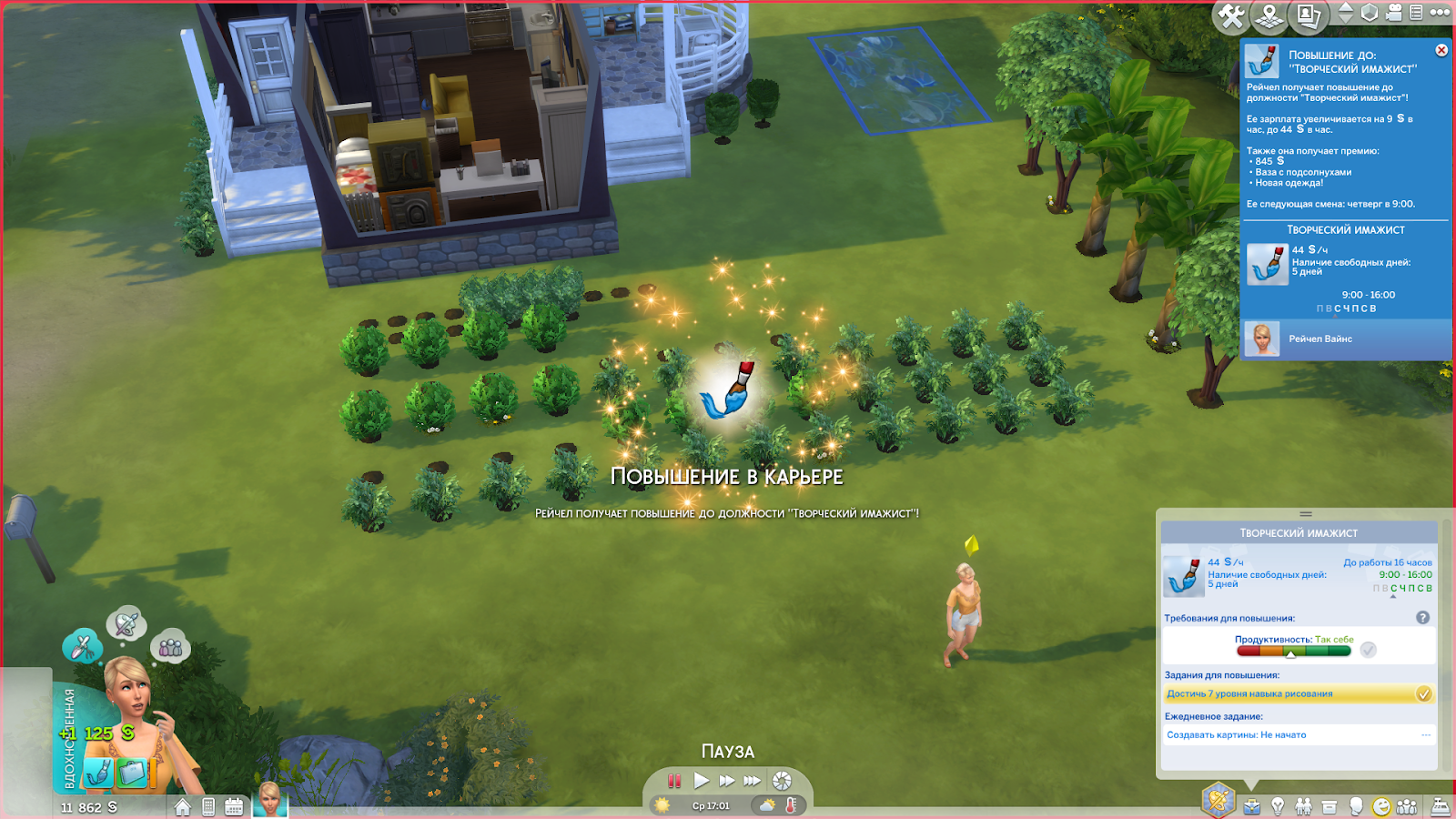Viewport: 1456px width, 819px height.
Task: Open the camera controls video camera icon
Action: point(1394,13)
